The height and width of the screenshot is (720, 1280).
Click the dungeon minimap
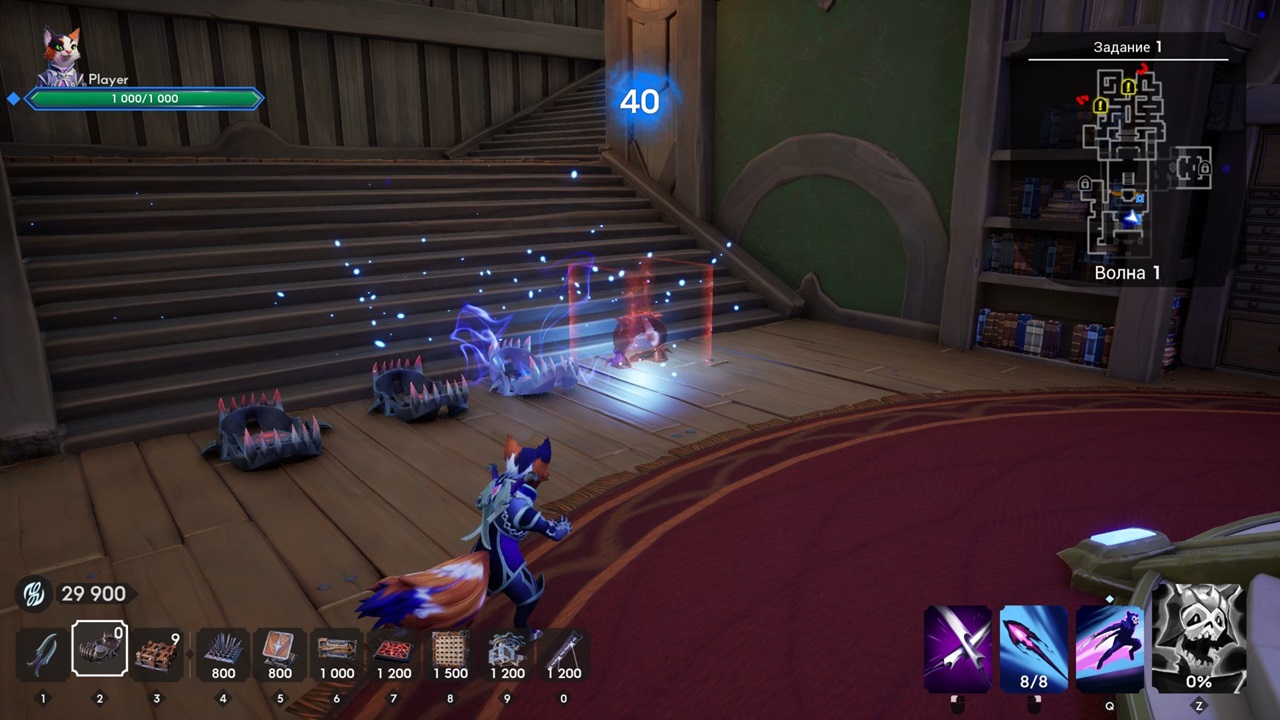click(1129, 160)
